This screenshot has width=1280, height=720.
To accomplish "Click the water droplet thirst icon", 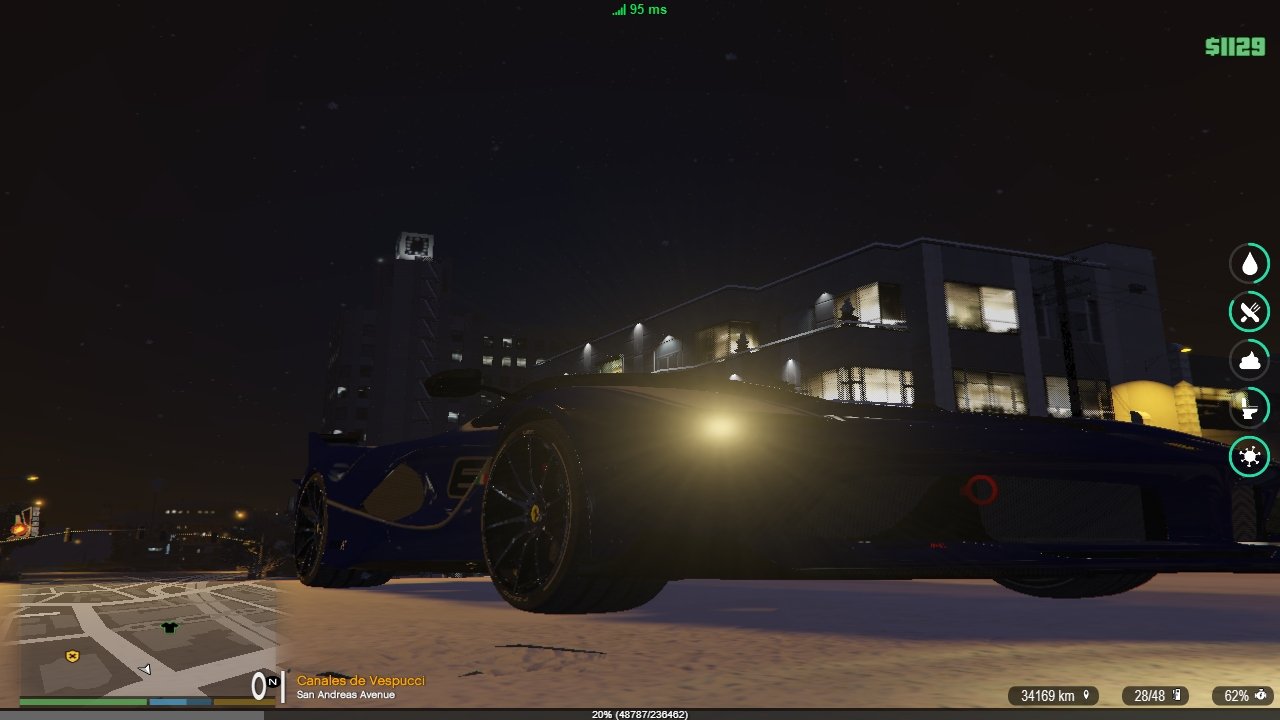I will [1249, 264].
